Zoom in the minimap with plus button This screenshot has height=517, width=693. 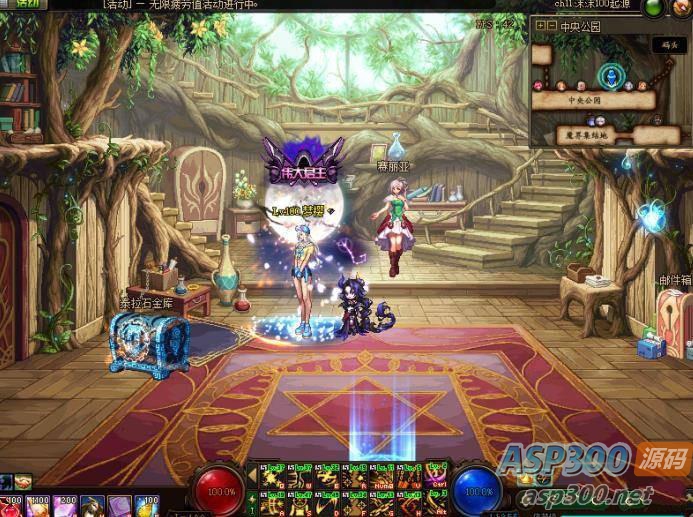click(x=540, y=25)
